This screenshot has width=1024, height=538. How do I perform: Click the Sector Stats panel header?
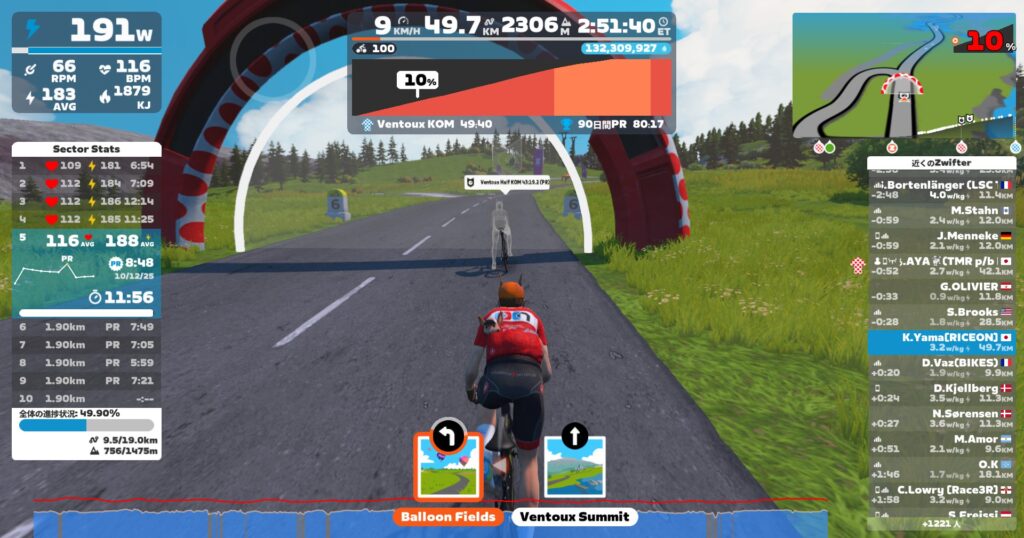pyautogui.click(x=86, y=148)
